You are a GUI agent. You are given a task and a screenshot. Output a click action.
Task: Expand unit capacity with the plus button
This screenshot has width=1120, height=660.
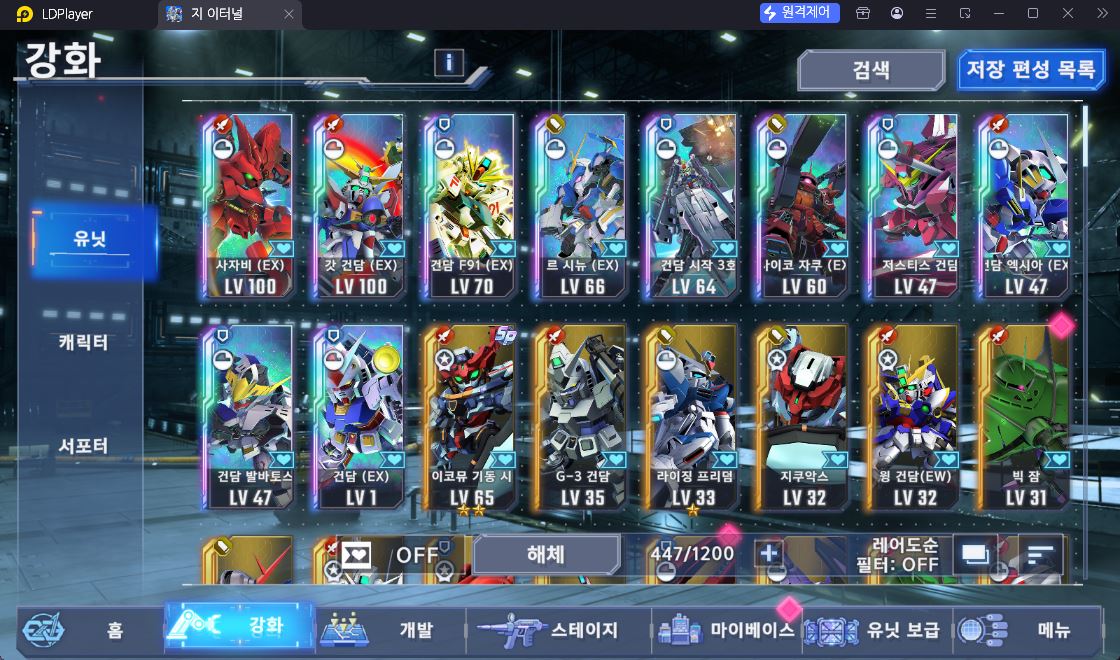click(x=768, y=554)
